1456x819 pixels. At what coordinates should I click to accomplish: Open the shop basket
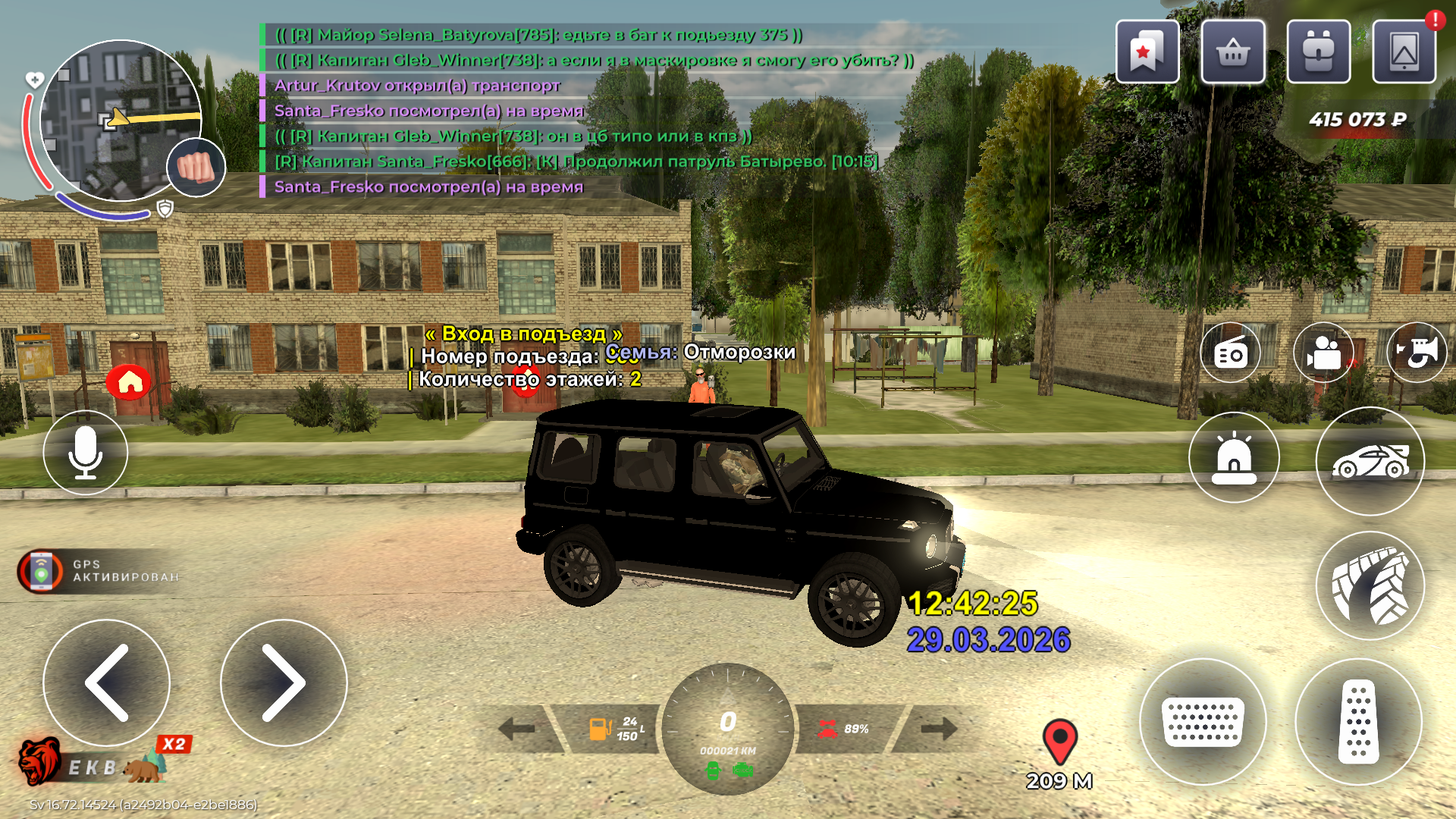(x=1233, y=52)
